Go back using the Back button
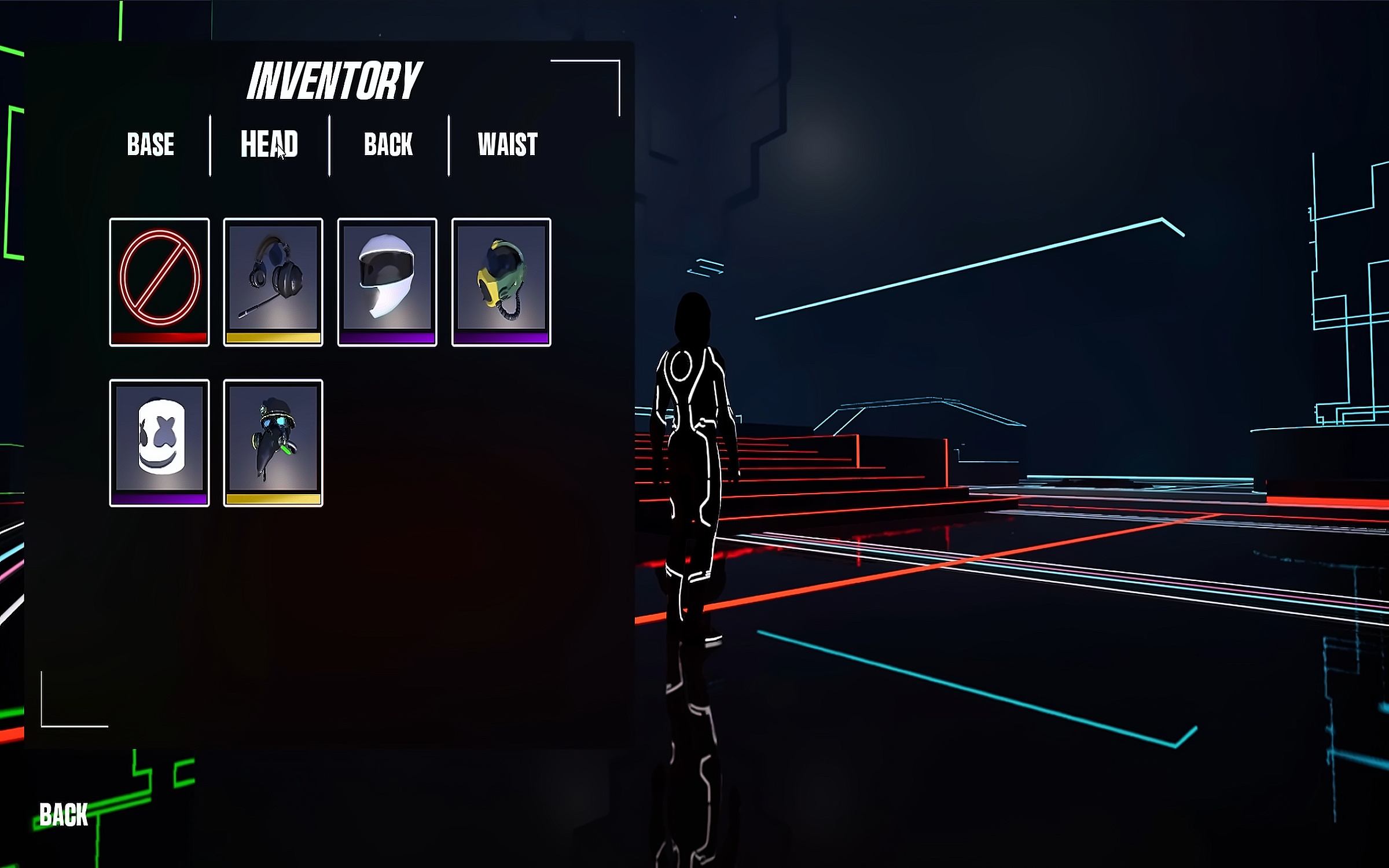 click(x=64, y=815)
